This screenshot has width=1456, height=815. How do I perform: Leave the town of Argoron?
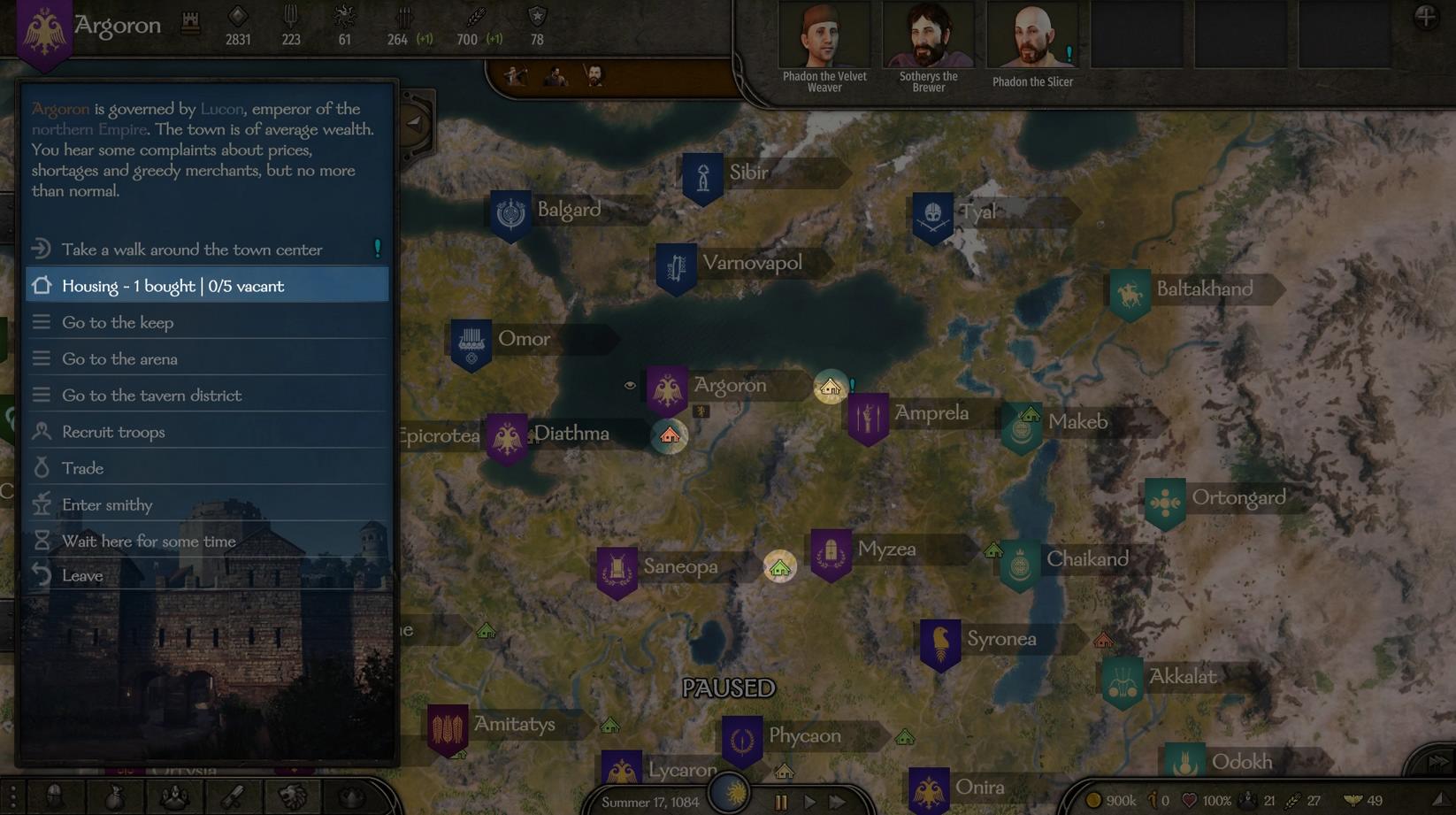tap(82, 575)
